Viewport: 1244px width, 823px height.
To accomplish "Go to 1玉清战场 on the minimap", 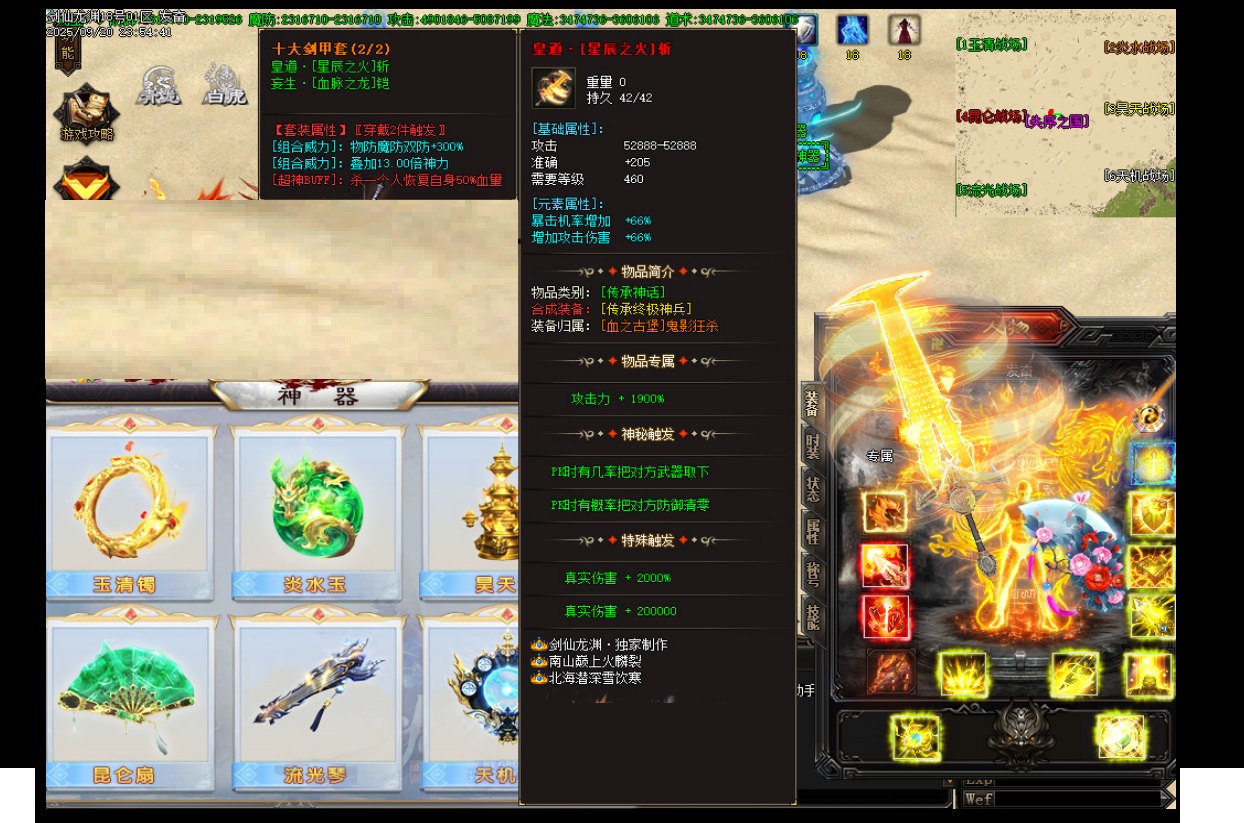I will coord(992,45).
